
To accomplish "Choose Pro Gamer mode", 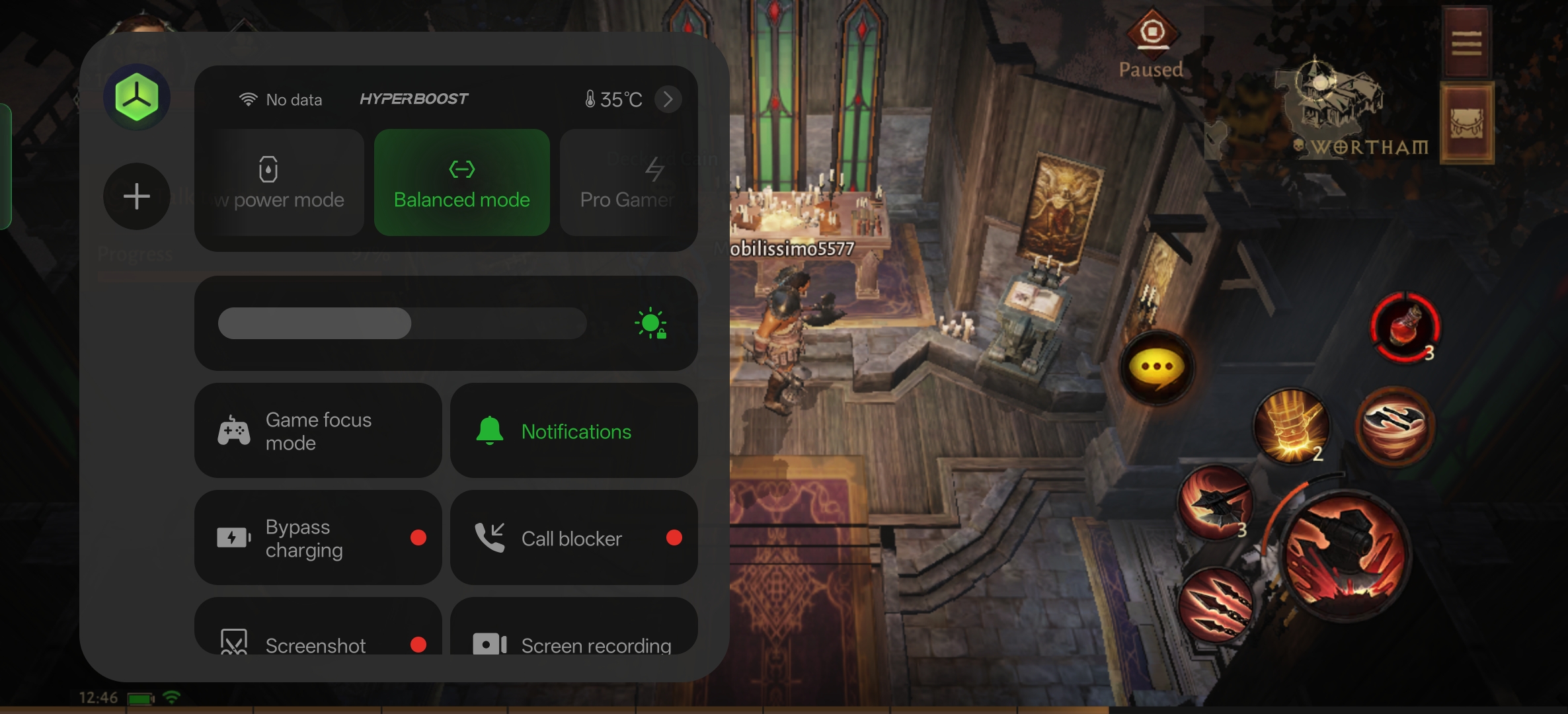I will [627, 182].
